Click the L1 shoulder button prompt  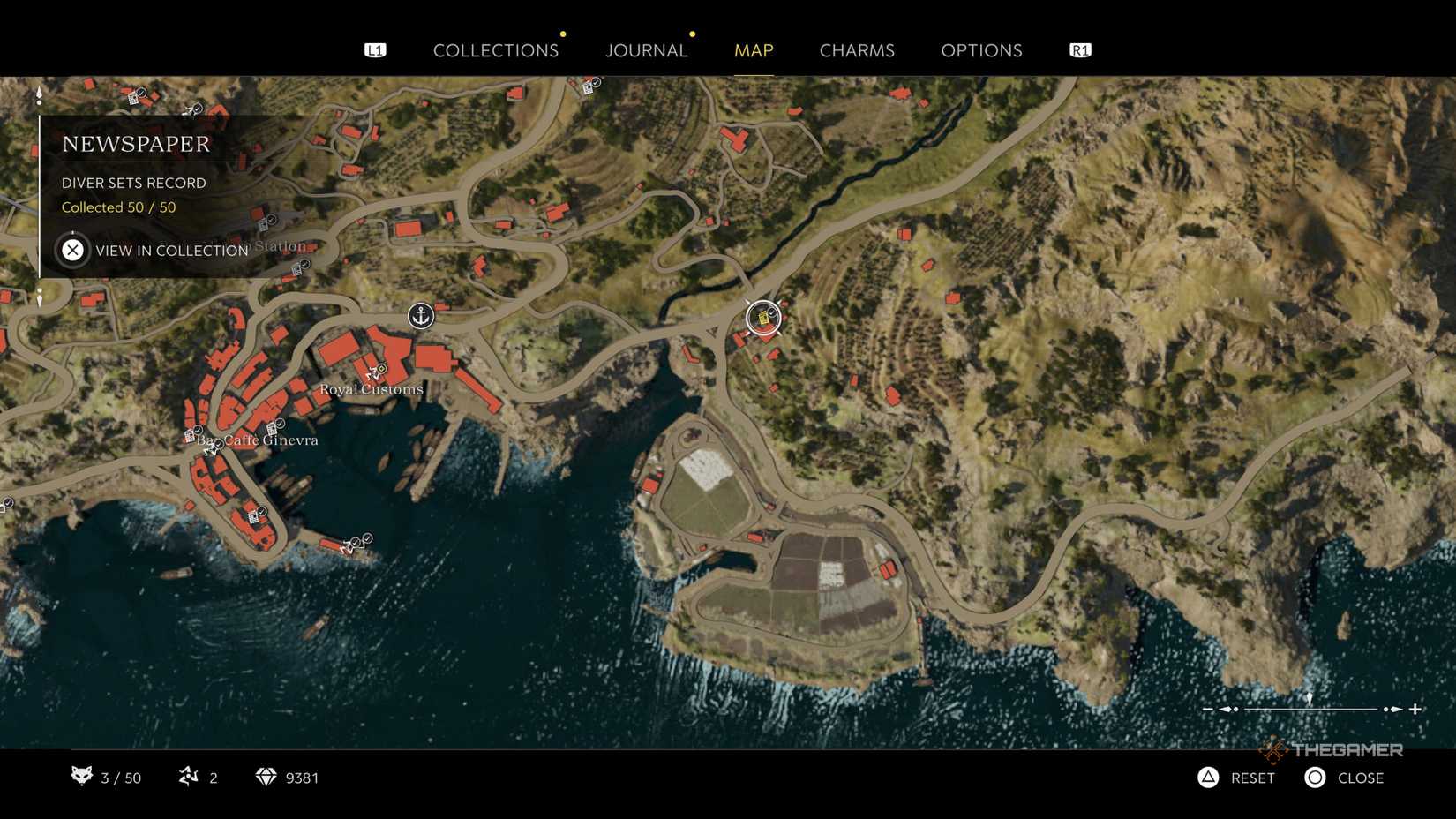[375, 50]
